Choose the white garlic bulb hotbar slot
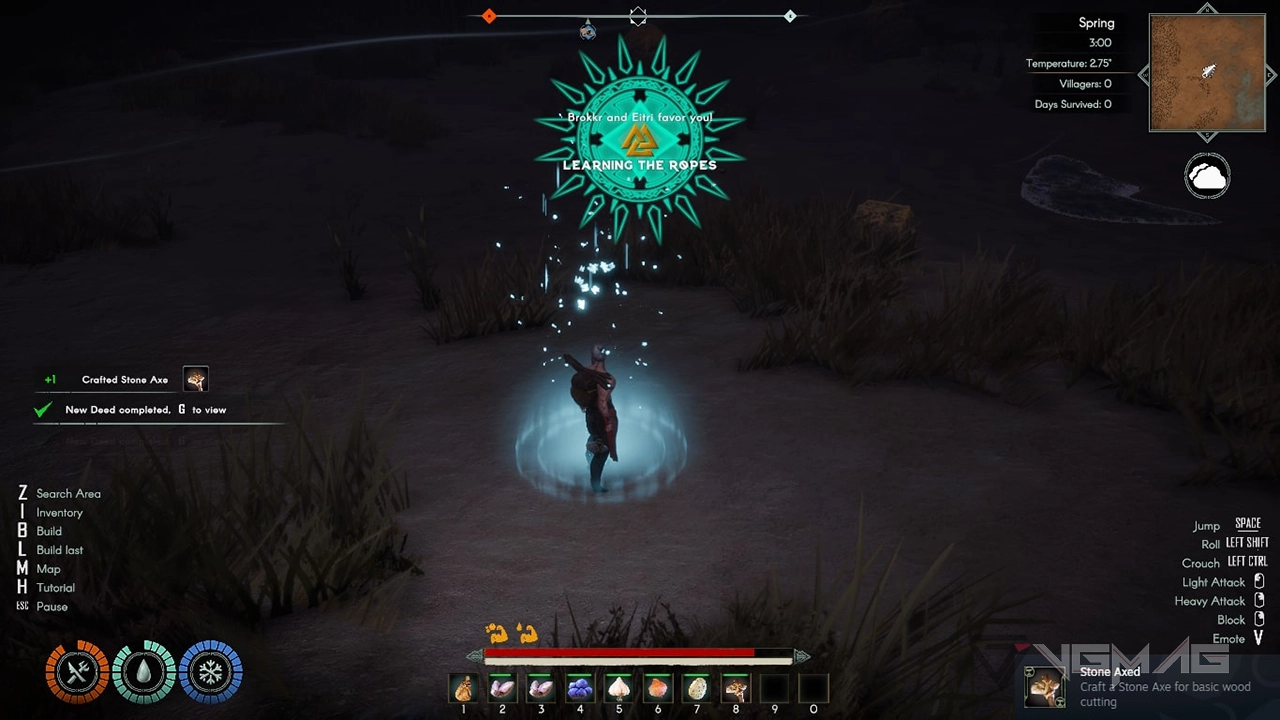The height and width of the screenshot is (720, 1280). (619, 688)
